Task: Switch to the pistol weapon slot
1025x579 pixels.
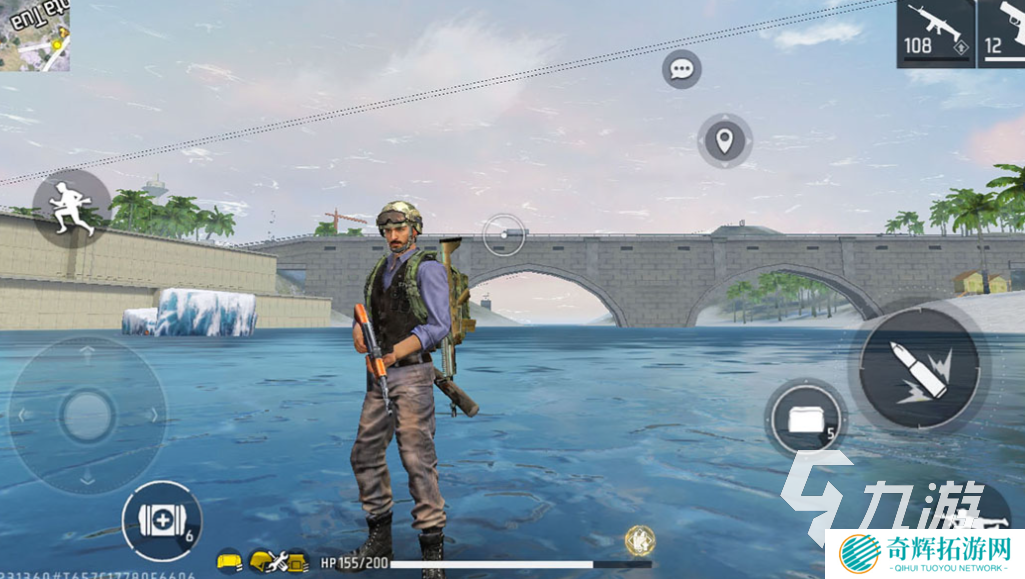Action: 1002,33
